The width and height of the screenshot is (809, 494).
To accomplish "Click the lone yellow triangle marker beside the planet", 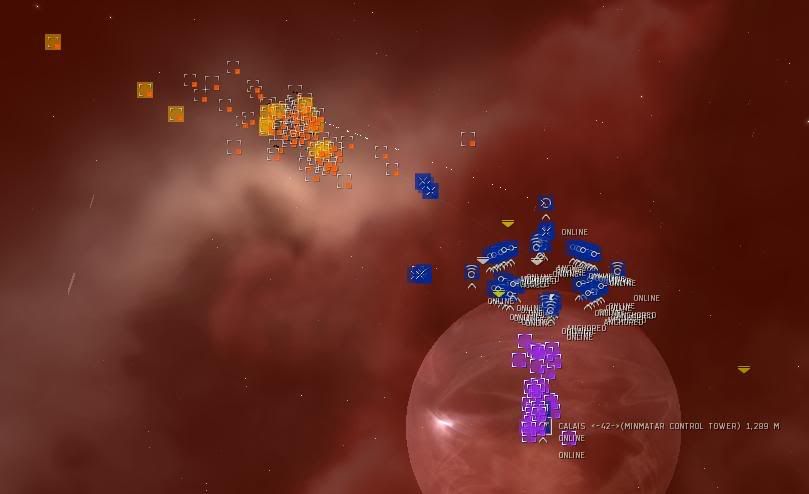I will 743,369.
